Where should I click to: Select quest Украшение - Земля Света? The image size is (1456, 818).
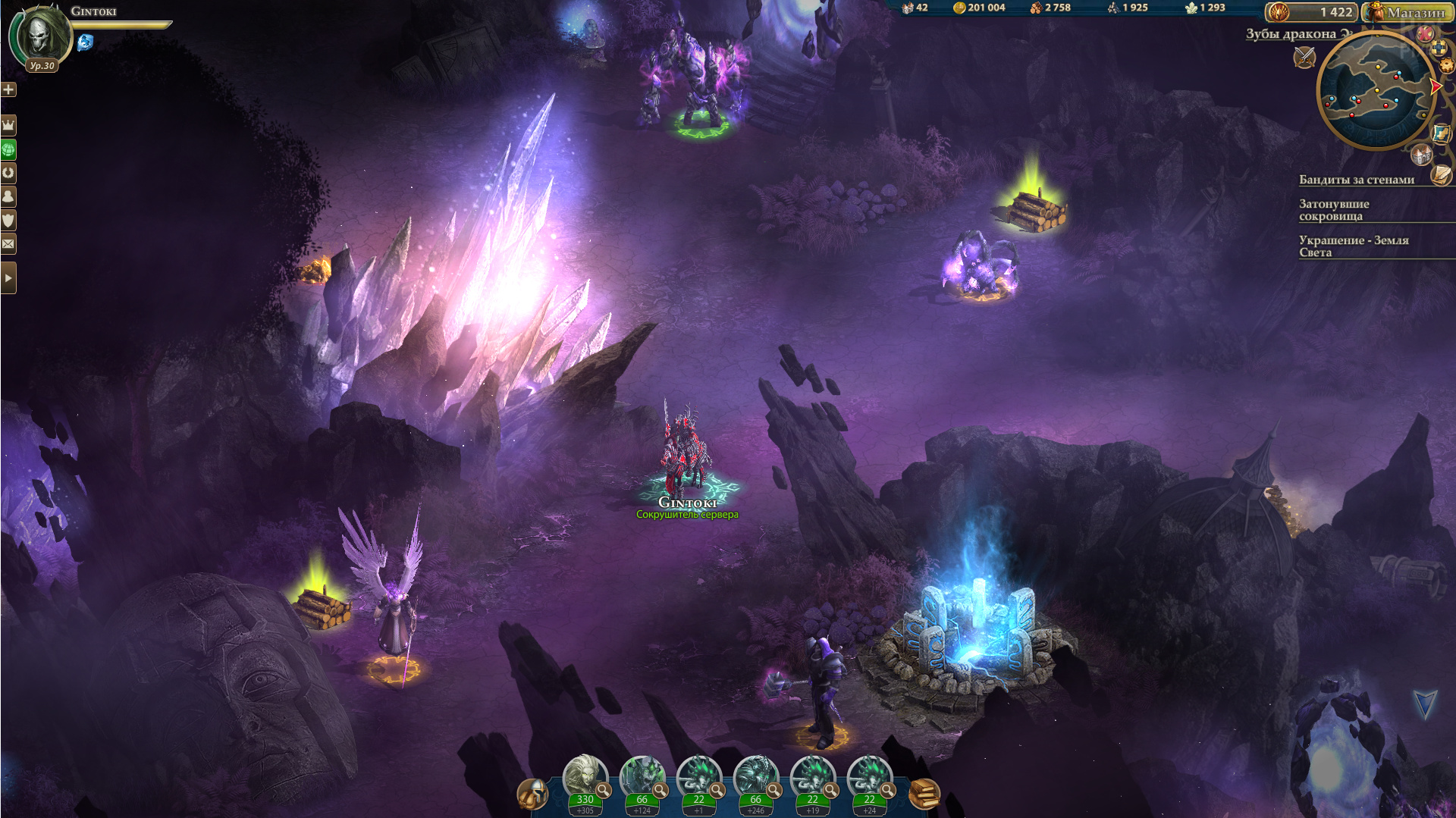(x=1353, y=246)
